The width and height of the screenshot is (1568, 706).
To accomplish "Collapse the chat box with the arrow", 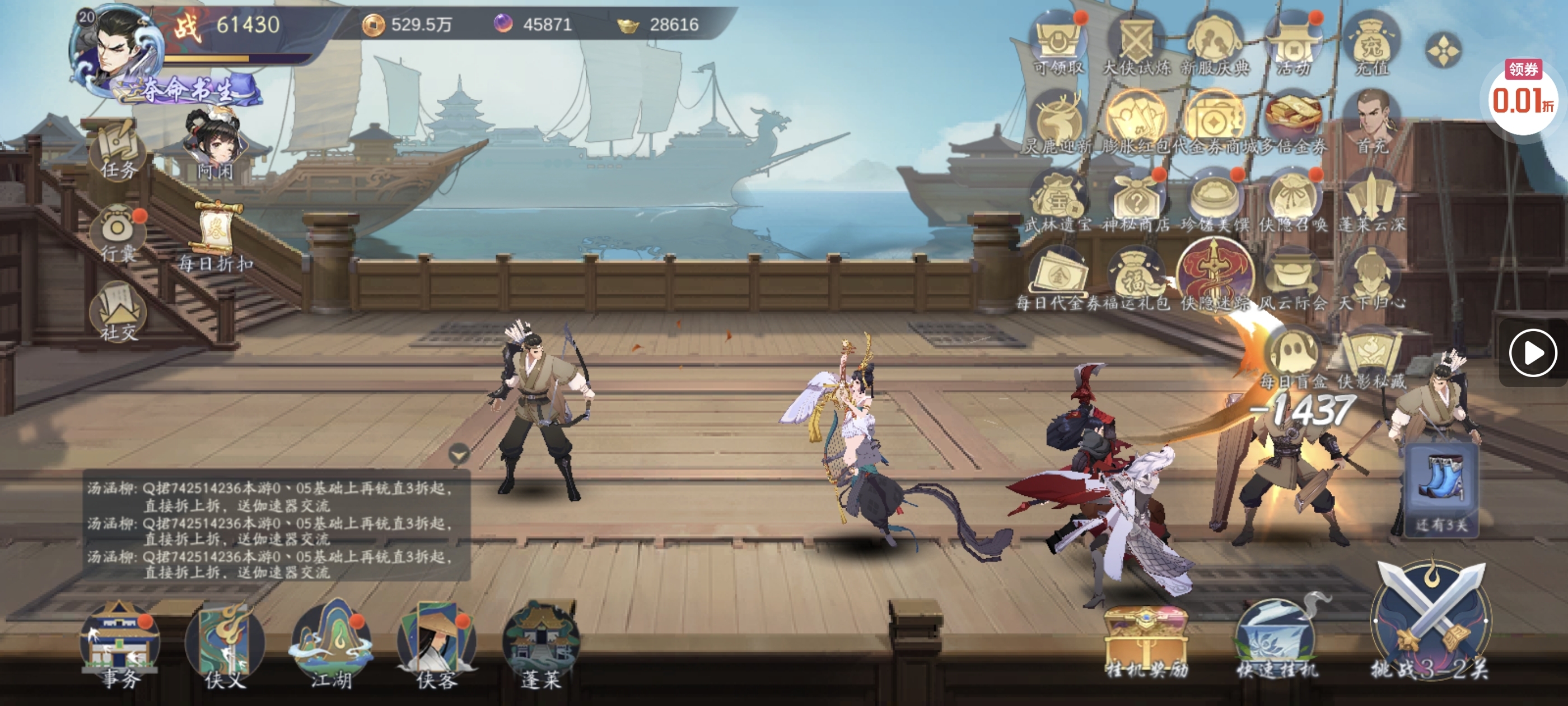I will (458, 454).
